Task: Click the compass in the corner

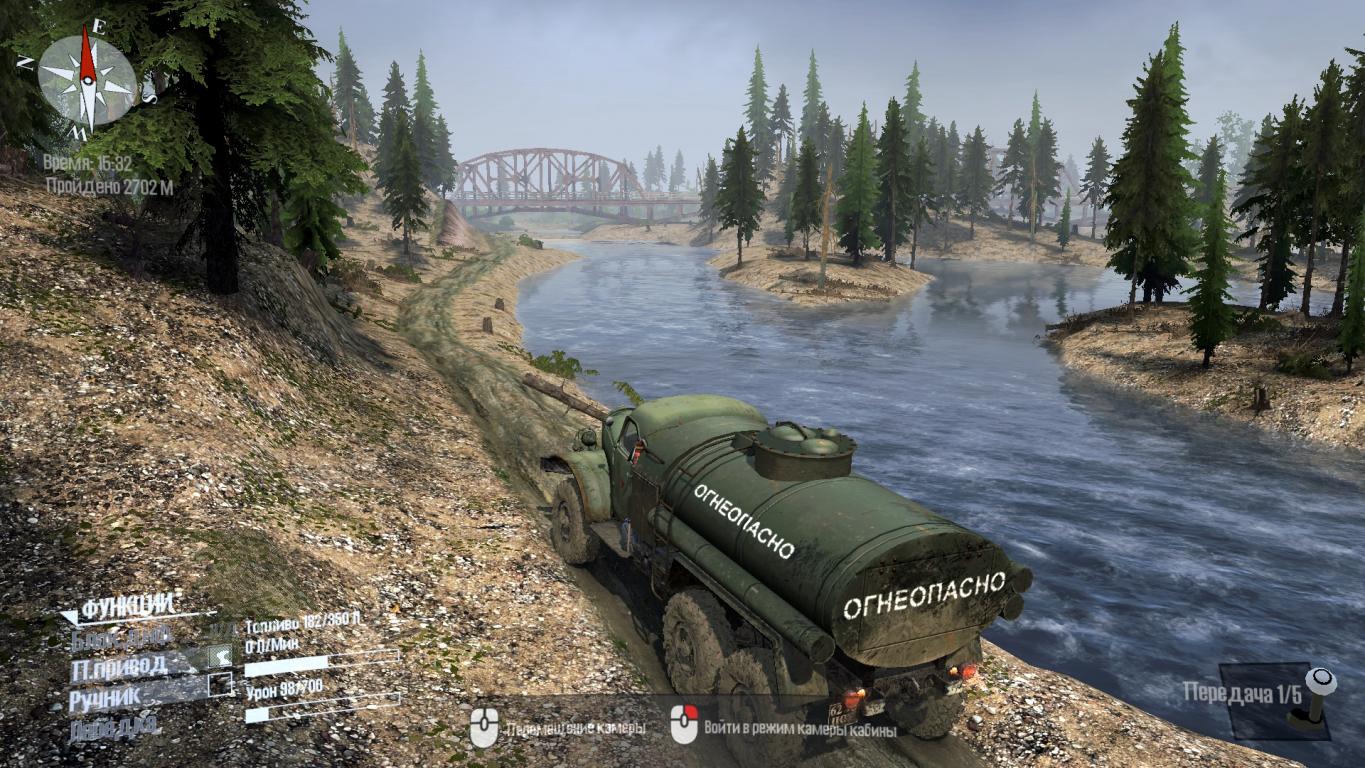Action: 88,79
